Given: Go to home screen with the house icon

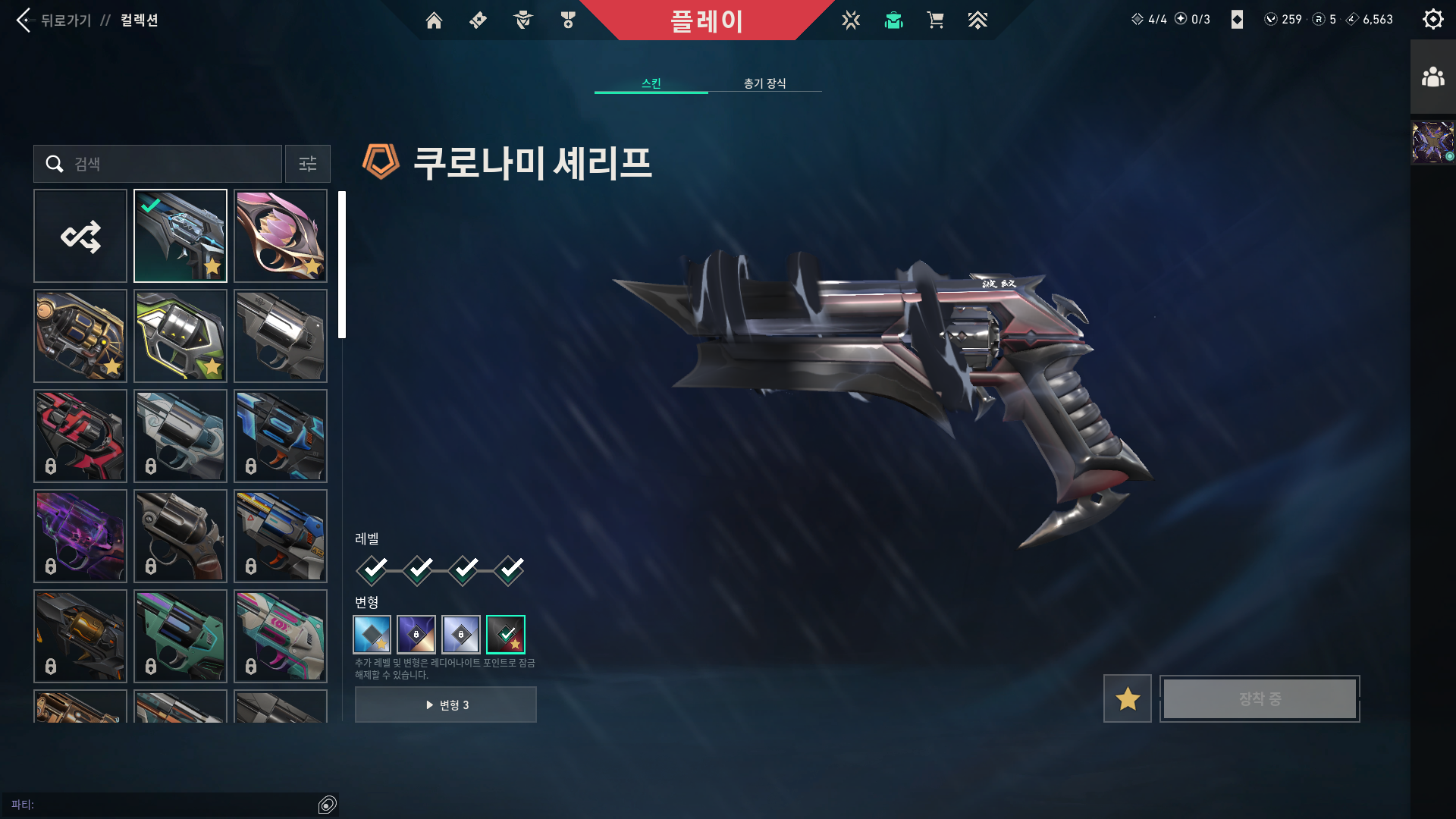Looking at the screenshot, I should coord(435,20).
